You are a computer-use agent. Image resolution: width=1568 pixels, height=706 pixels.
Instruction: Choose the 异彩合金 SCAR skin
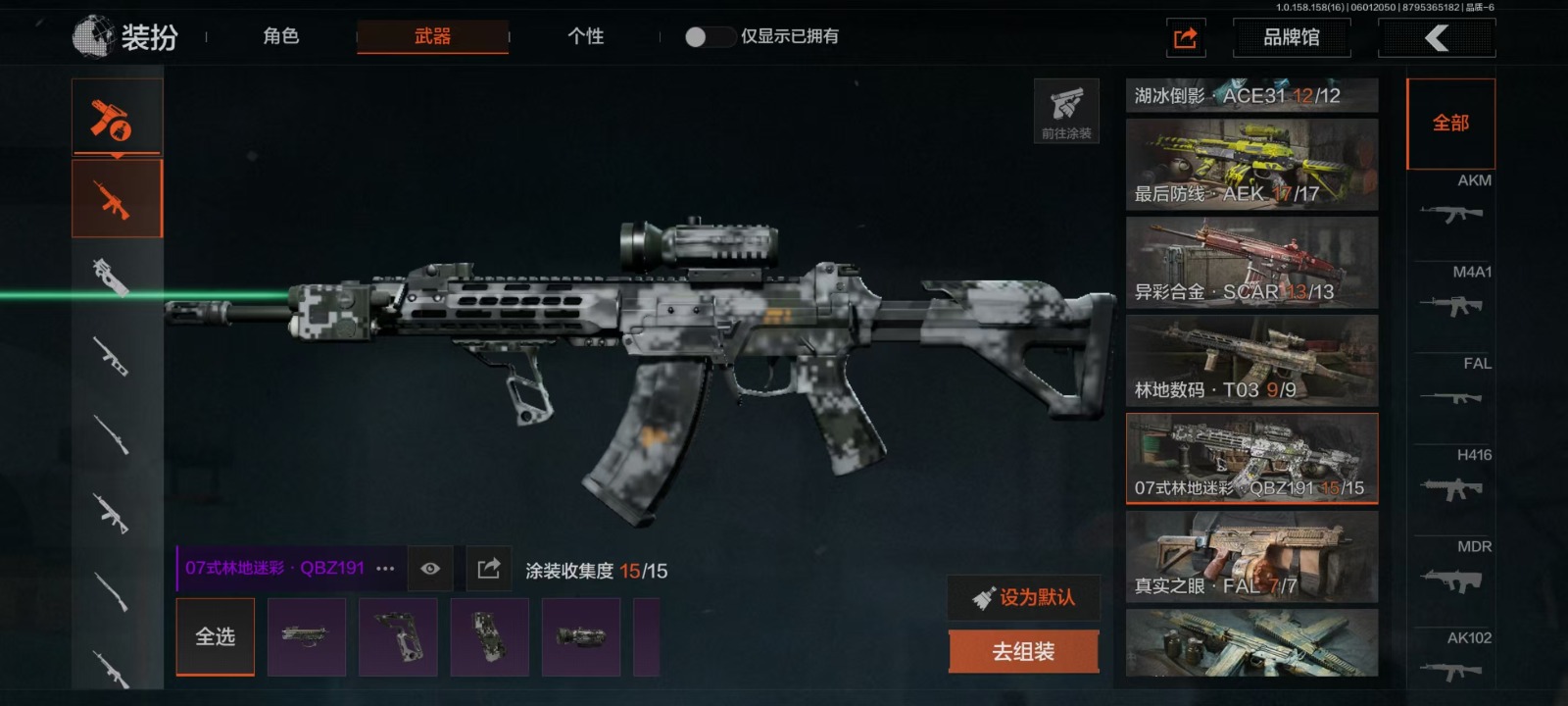pos(1251,263)
